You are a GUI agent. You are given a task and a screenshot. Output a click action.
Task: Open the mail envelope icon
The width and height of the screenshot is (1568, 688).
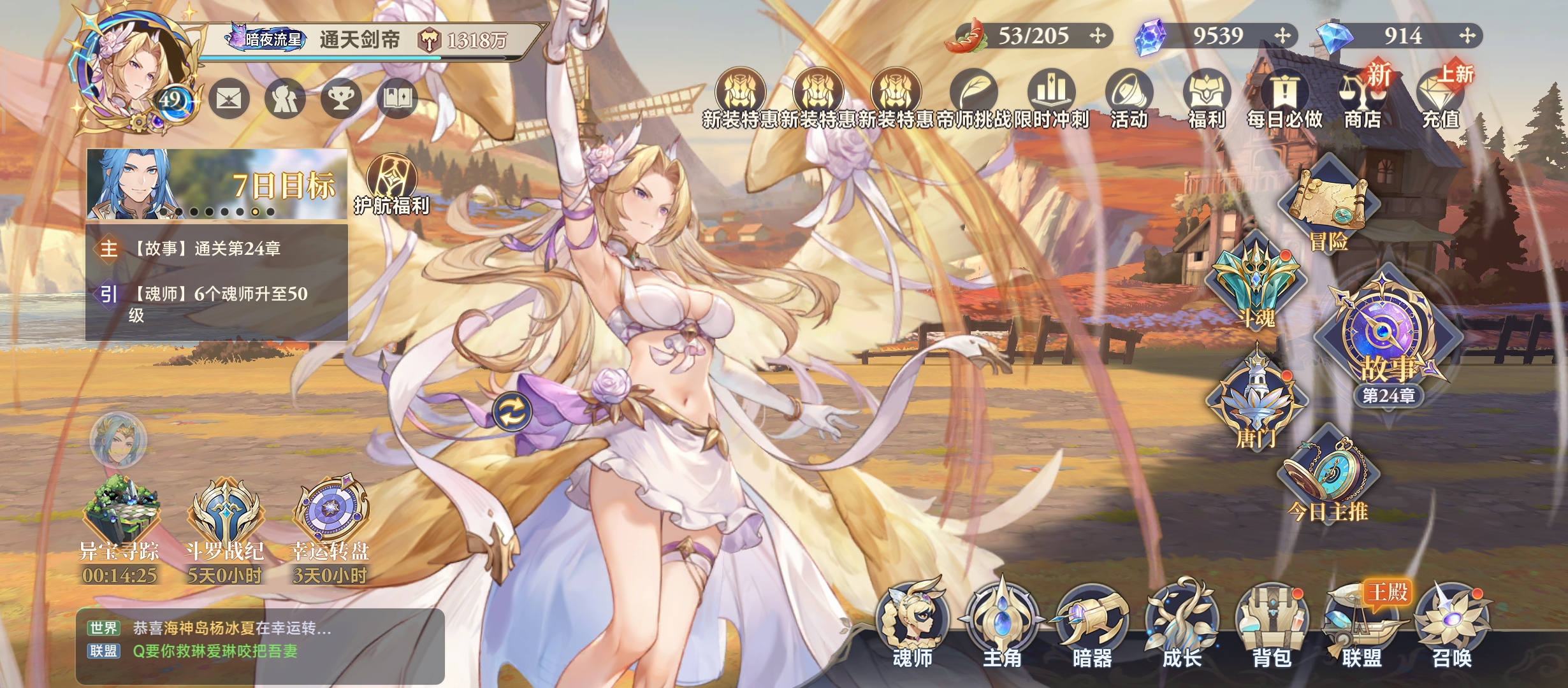tap(229, 99)
